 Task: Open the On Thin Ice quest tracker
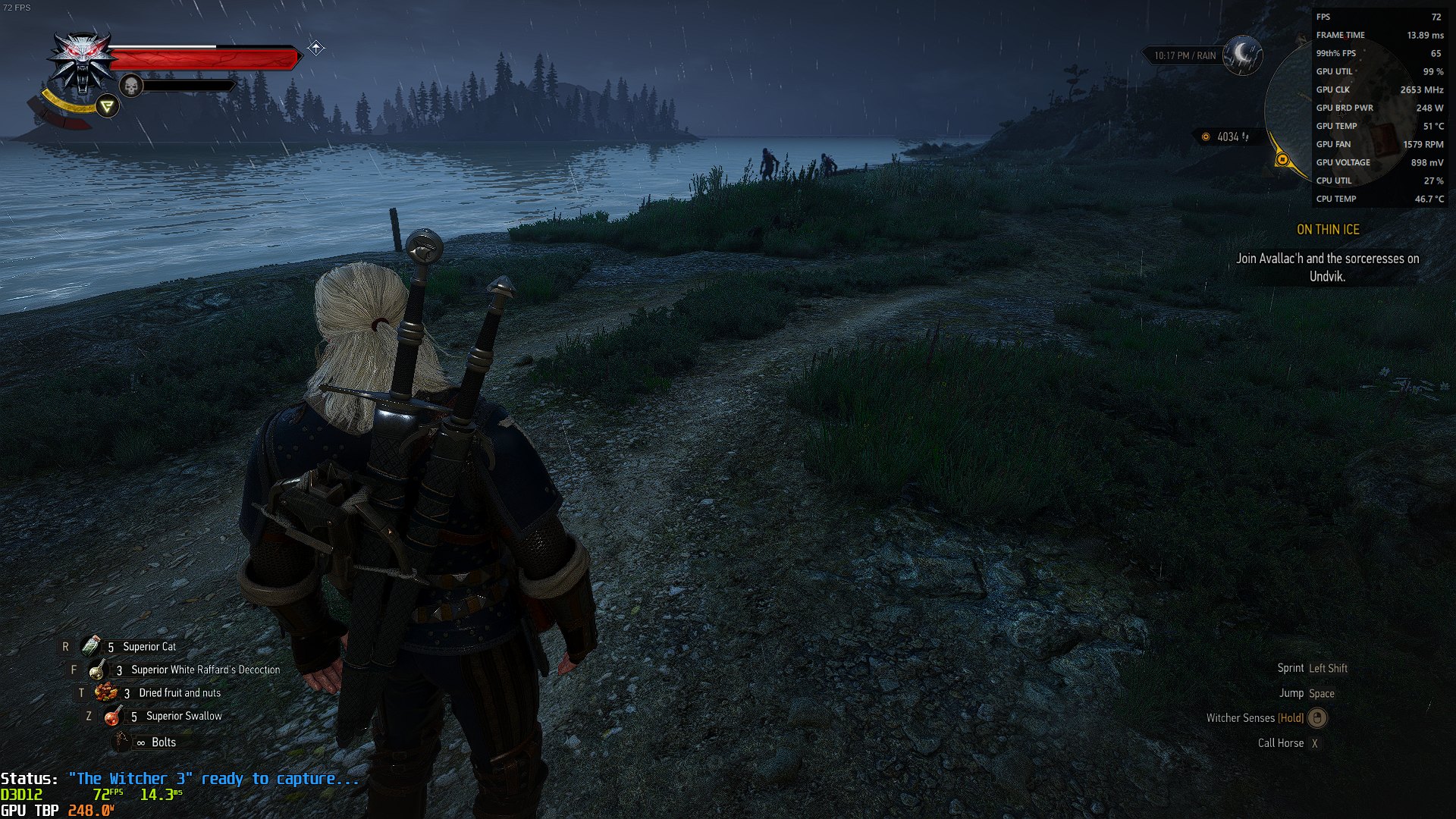(1328, 230)
